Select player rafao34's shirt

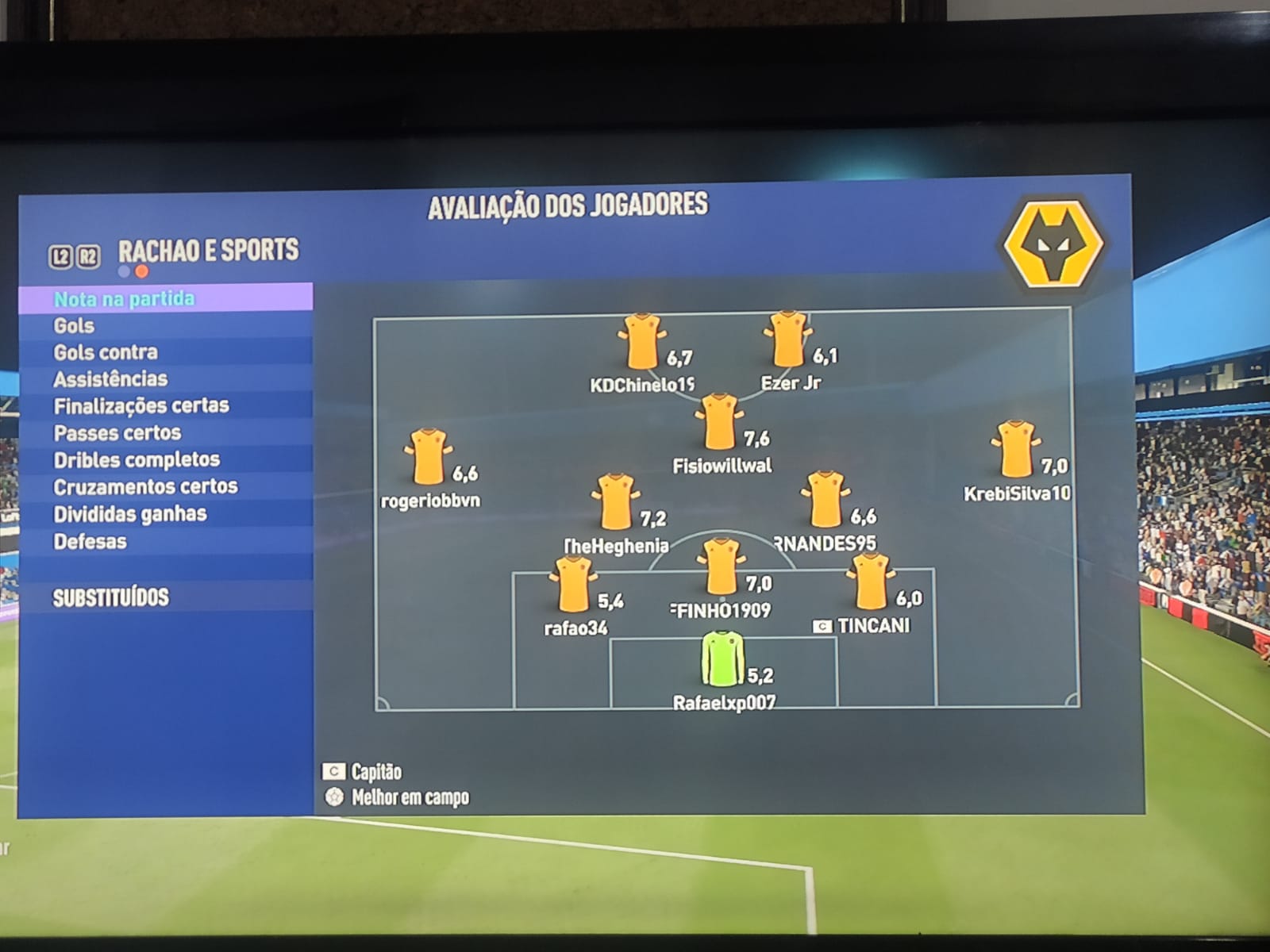point(572,585)
